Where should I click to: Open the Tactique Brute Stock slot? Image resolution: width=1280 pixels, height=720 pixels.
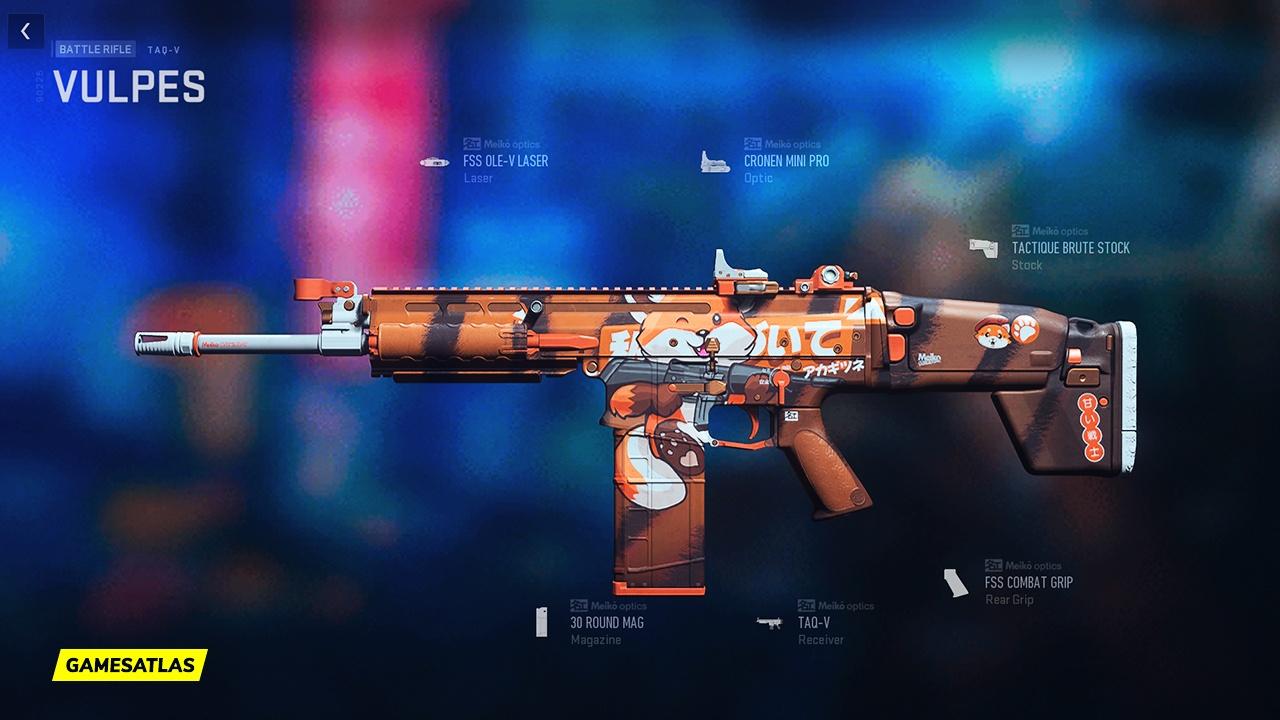(1070, 248)
